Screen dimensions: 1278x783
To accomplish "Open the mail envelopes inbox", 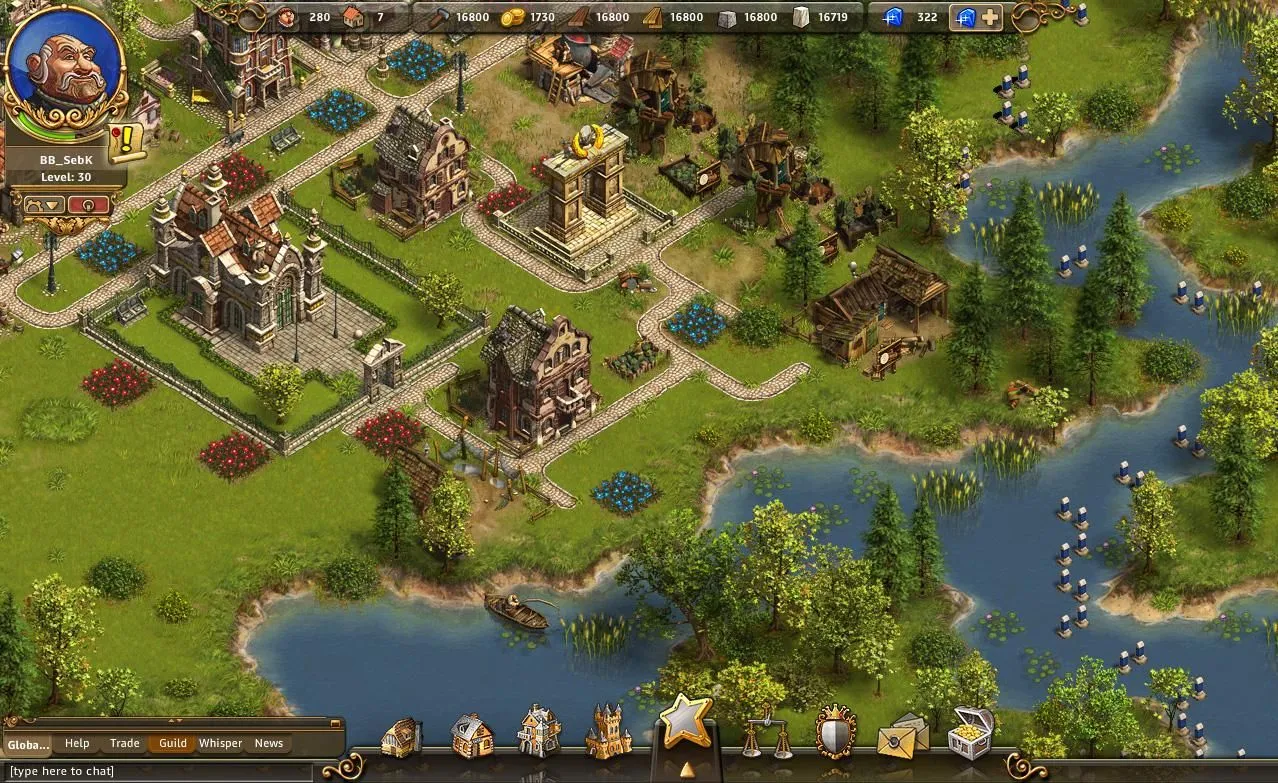I will [x=901, y=736].
